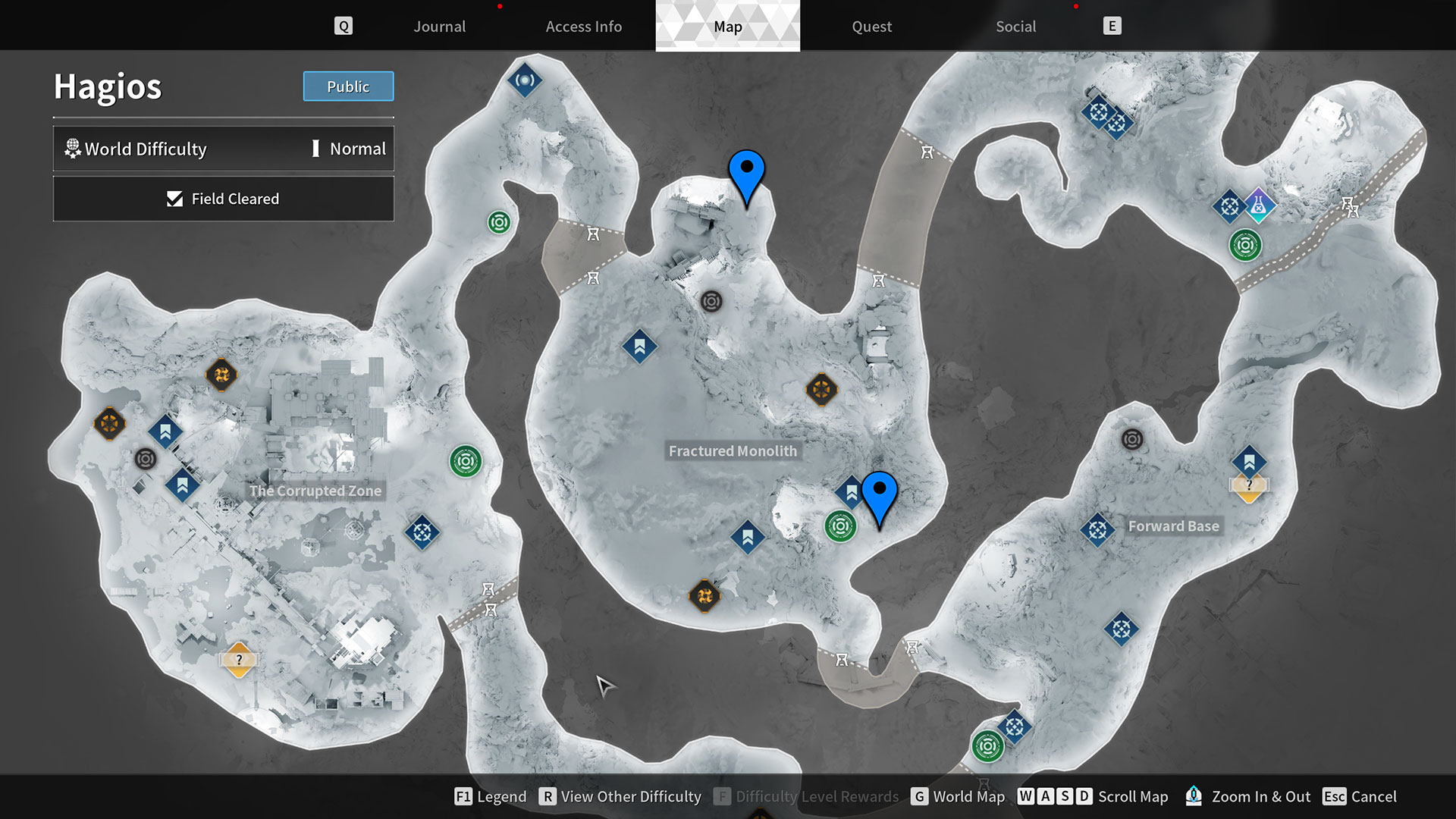The width and height of the screenshot is (1456, 819).
Task: Switch to the Social tab
Action: pos(1015,26)
